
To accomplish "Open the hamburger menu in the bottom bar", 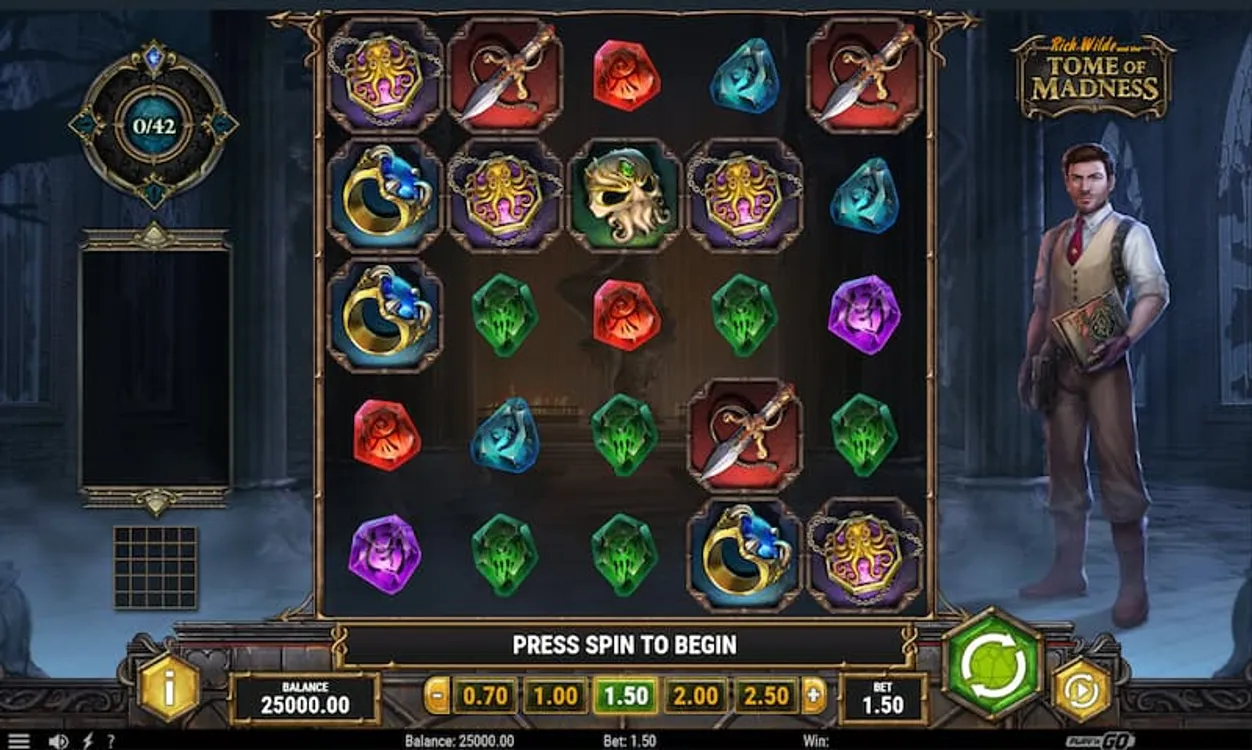I will 19,741.
